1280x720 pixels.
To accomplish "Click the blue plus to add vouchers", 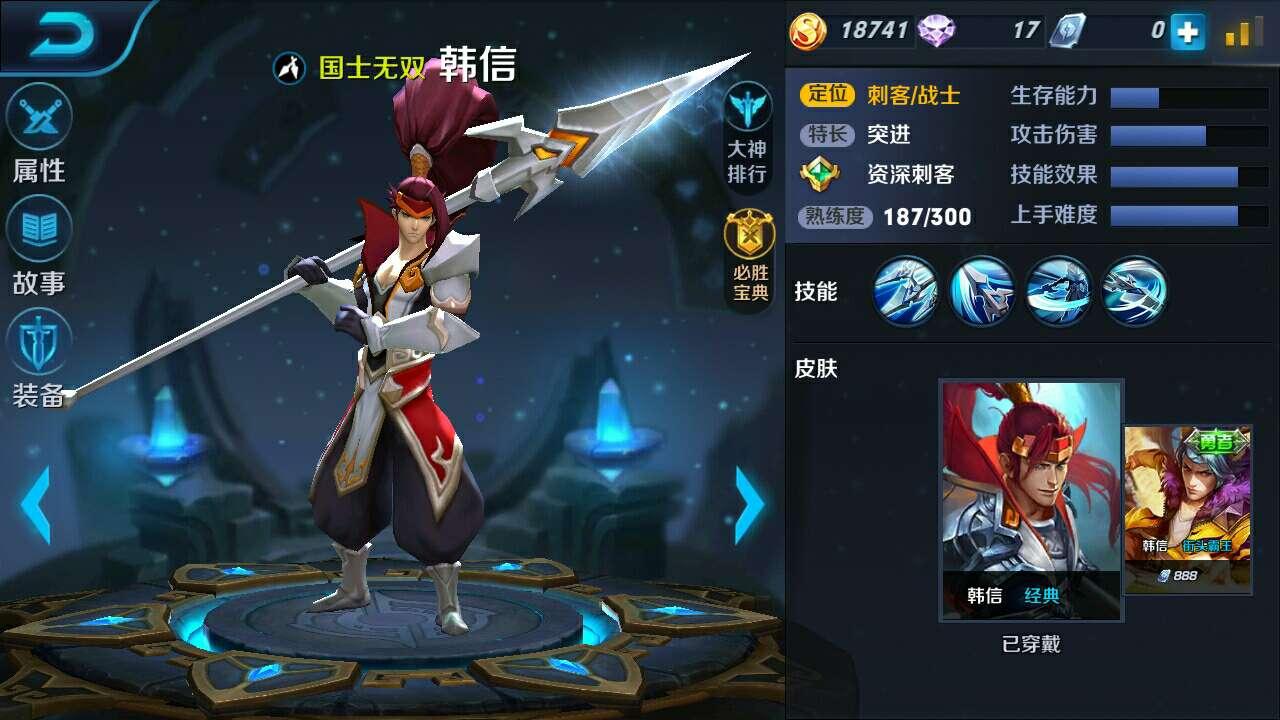I will (1188, 32).
